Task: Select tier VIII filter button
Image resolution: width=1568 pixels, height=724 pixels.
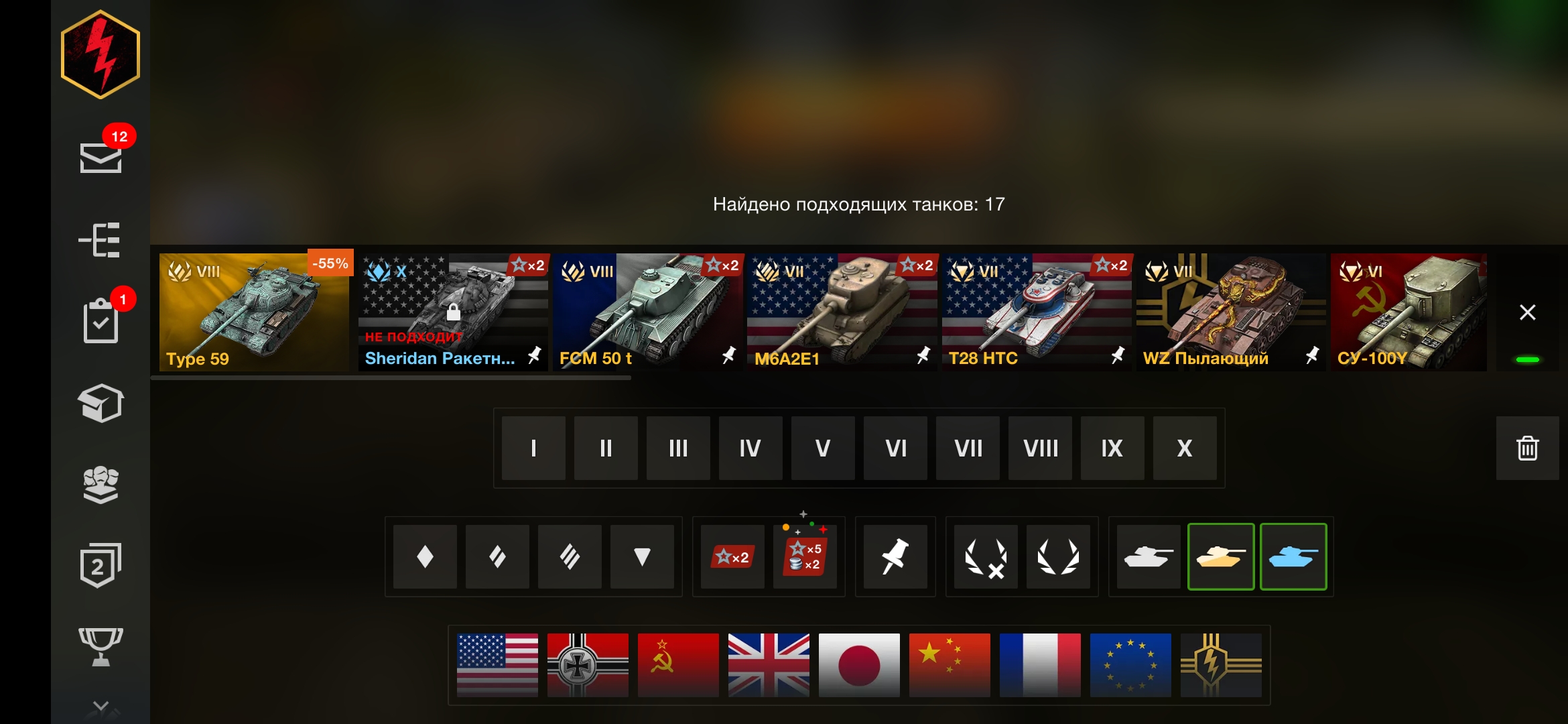Action: (x=1039, y=448)
